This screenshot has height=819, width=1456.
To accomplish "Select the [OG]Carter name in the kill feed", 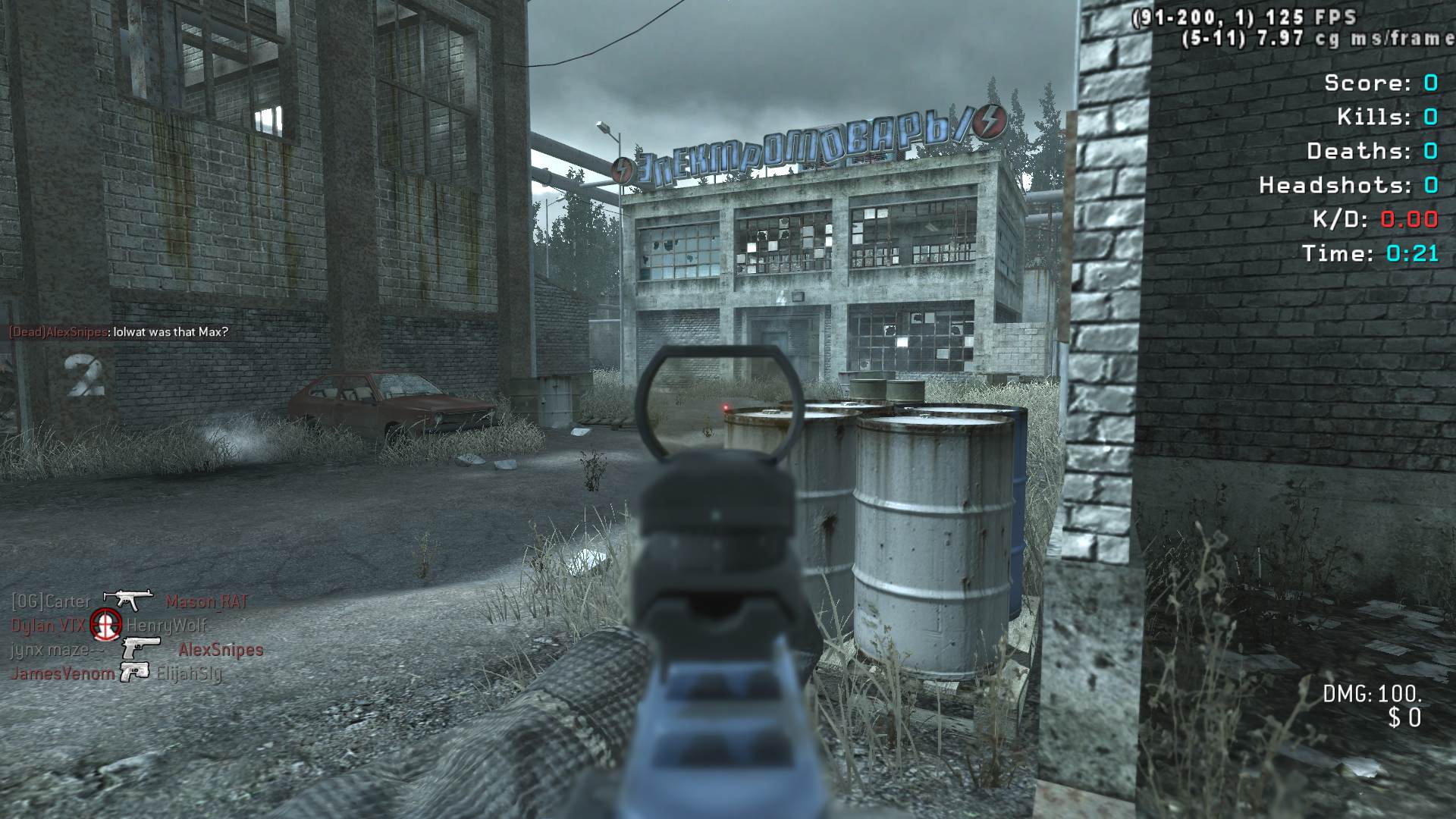I will 50,602.
